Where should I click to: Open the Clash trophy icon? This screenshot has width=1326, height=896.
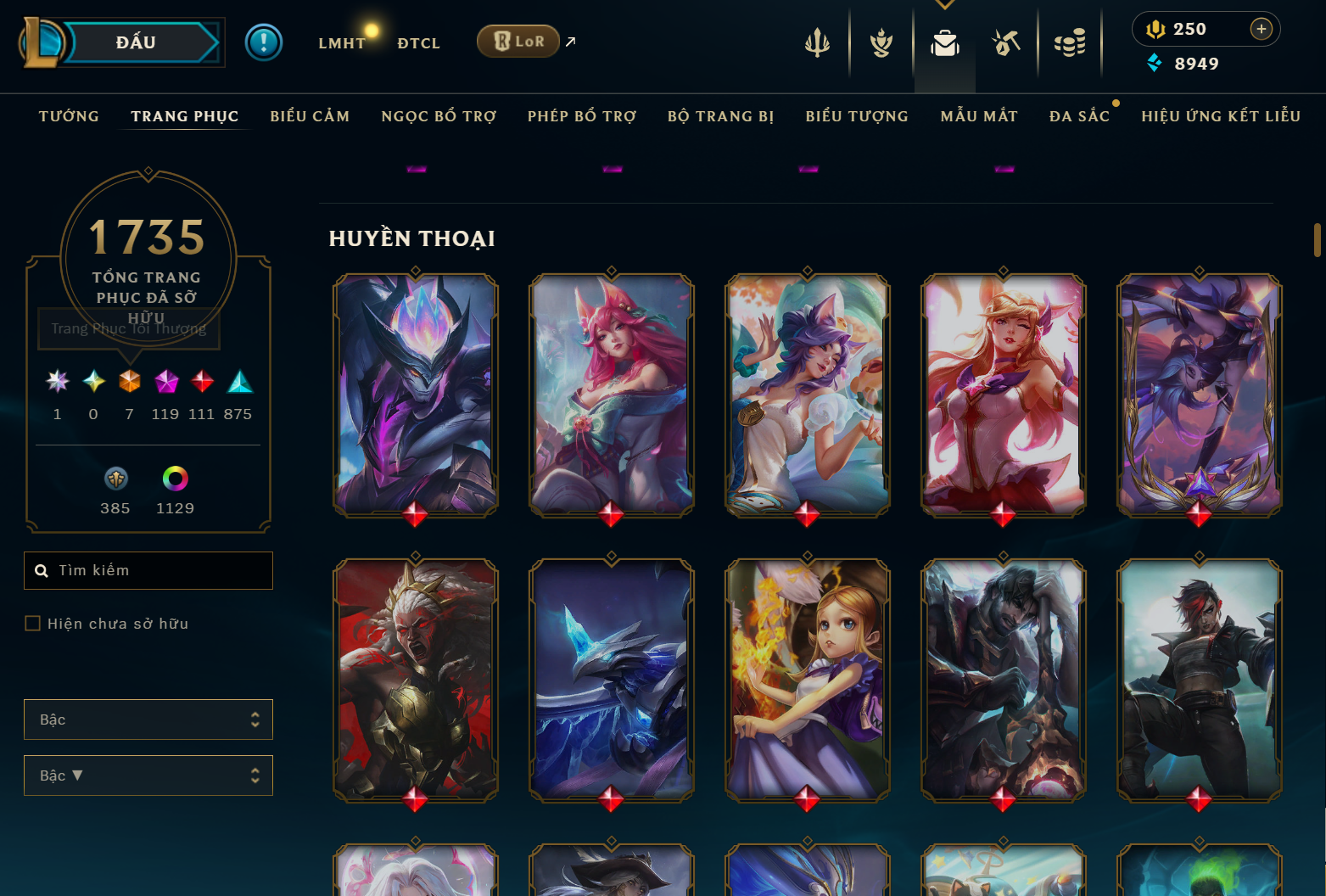click(x=880, y=42)
